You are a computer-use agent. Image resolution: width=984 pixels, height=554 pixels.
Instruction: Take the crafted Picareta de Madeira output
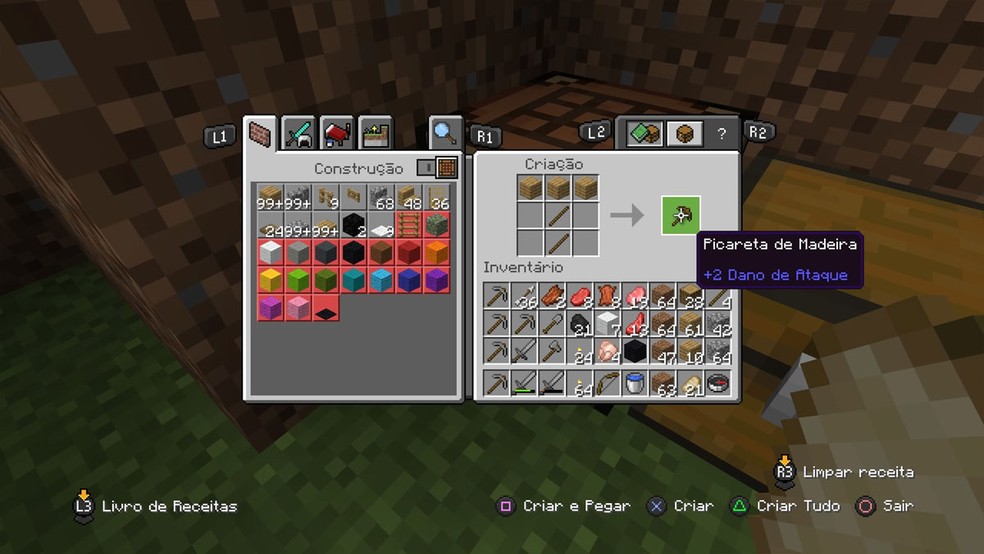pyautogui.click(x=680, y=215)
